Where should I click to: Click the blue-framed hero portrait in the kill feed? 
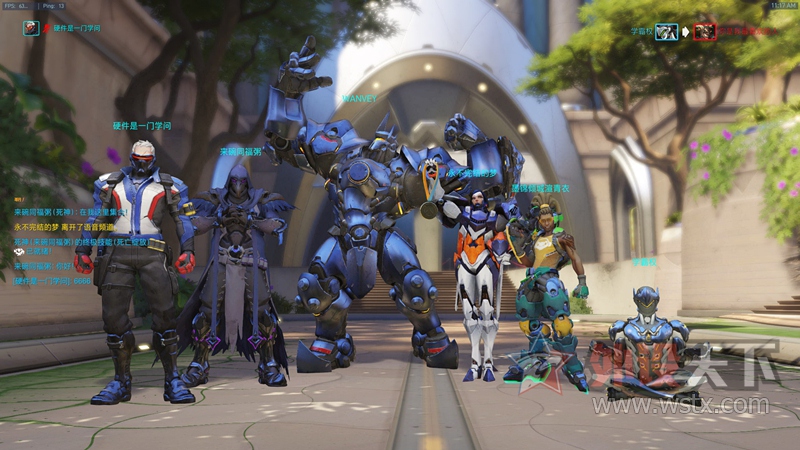click(x=667, y=31)
